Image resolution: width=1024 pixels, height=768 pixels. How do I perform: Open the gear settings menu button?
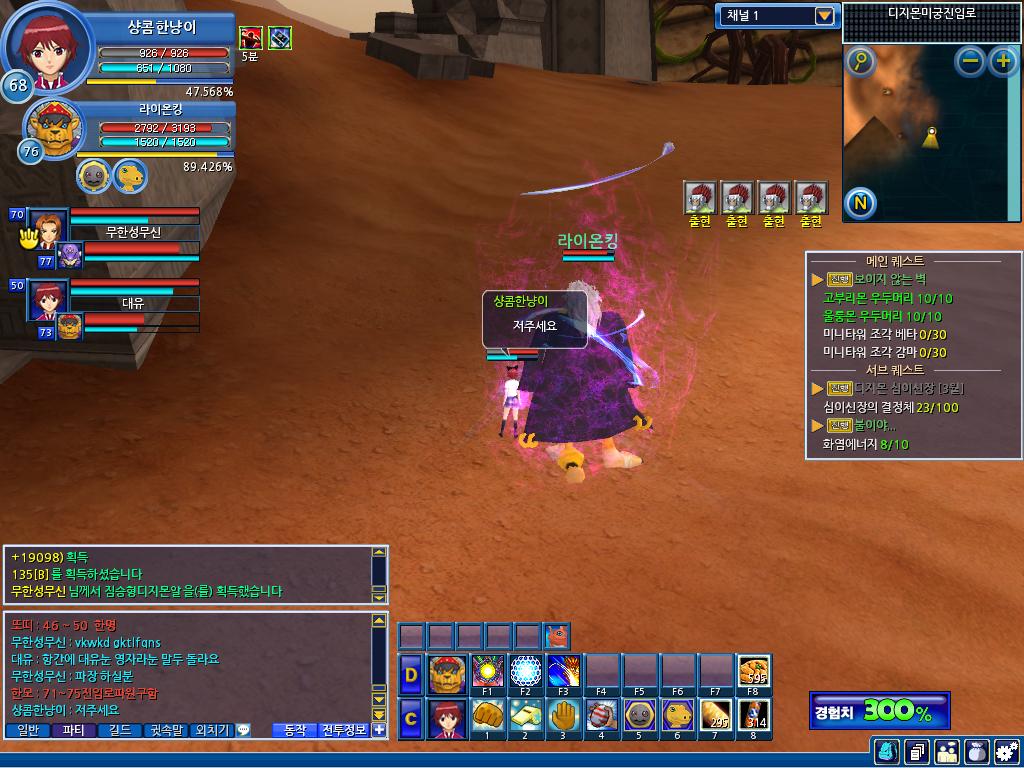1004,751
